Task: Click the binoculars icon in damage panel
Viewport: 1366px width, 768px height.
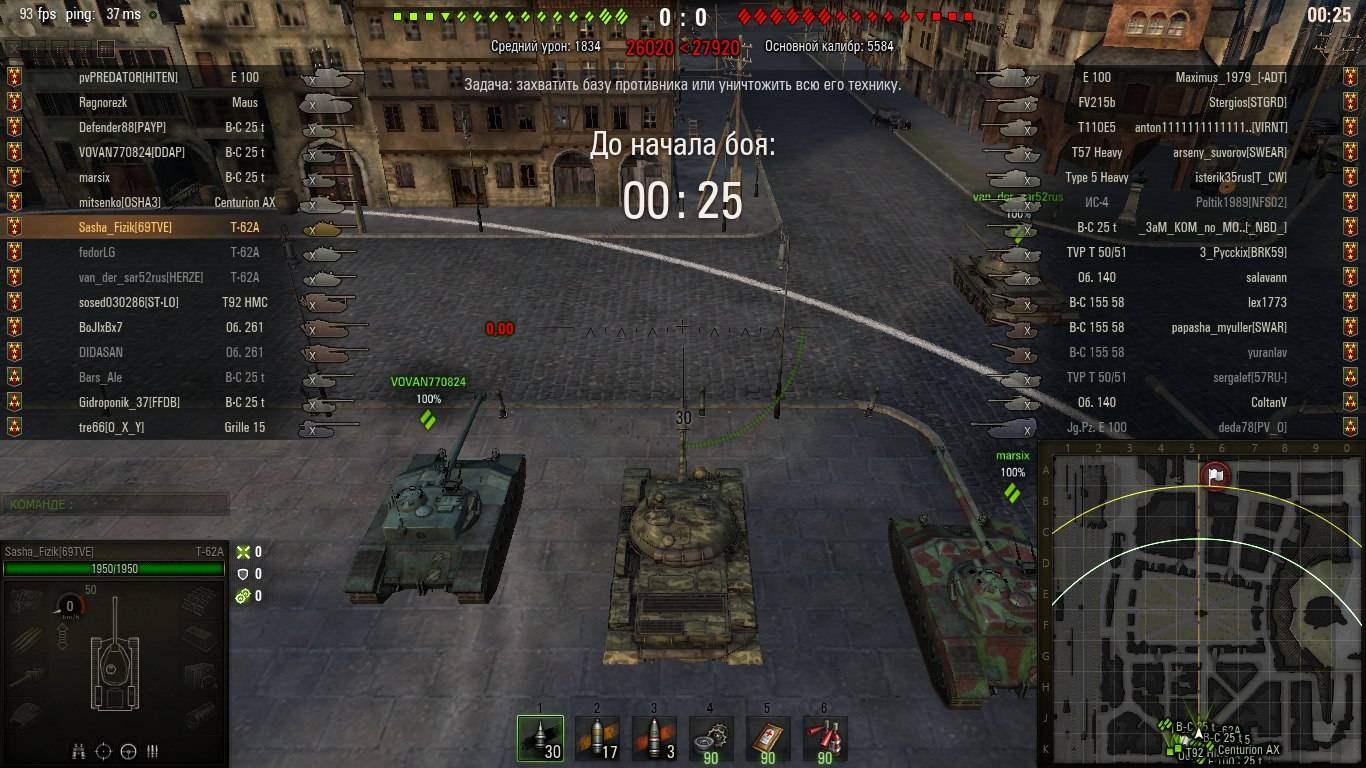Action: [78, 750]
